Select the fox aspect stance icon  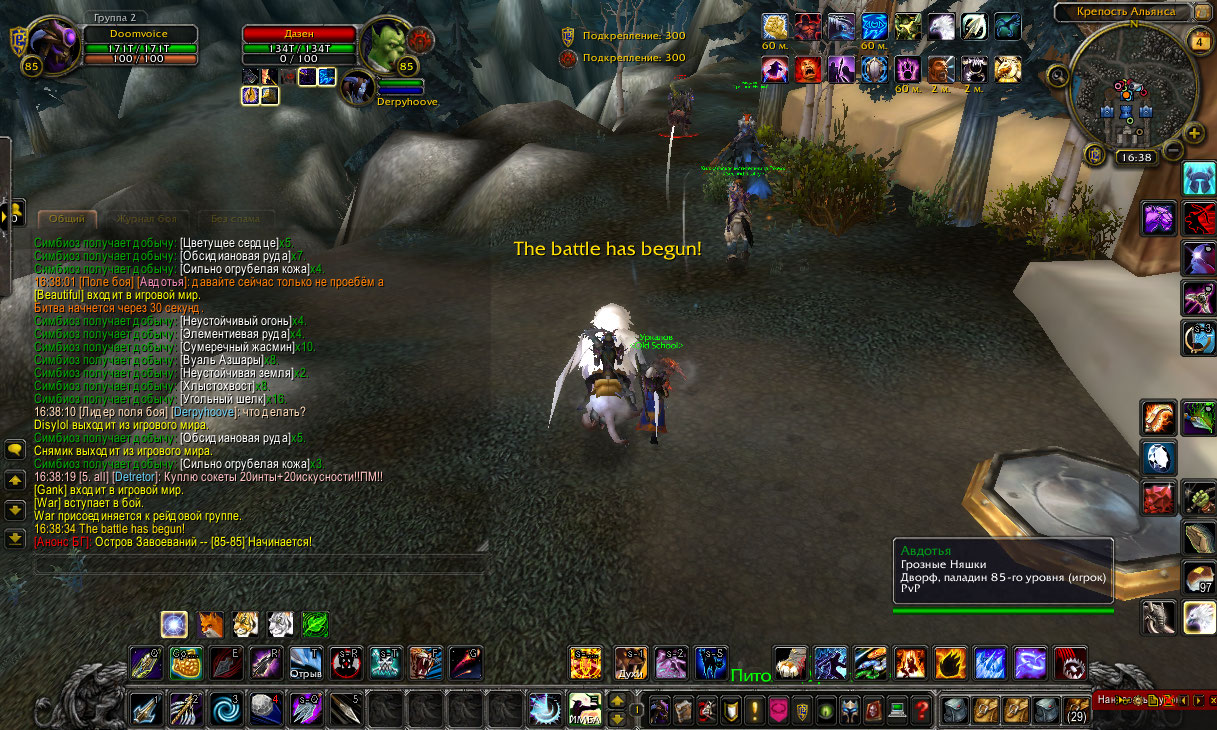click(211, 625)
